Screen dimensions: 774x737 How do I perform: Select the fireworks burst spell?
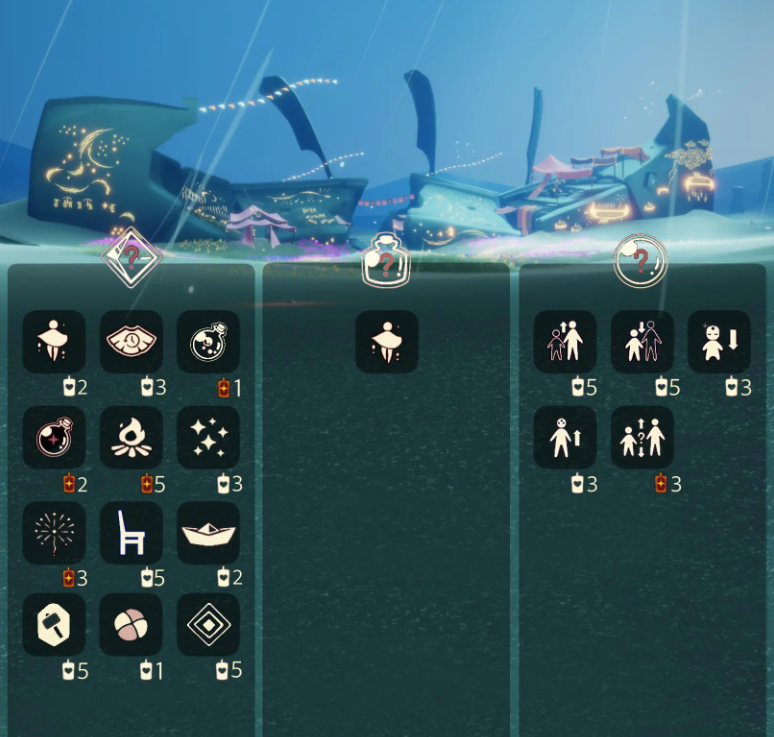[x=54, y=532]
